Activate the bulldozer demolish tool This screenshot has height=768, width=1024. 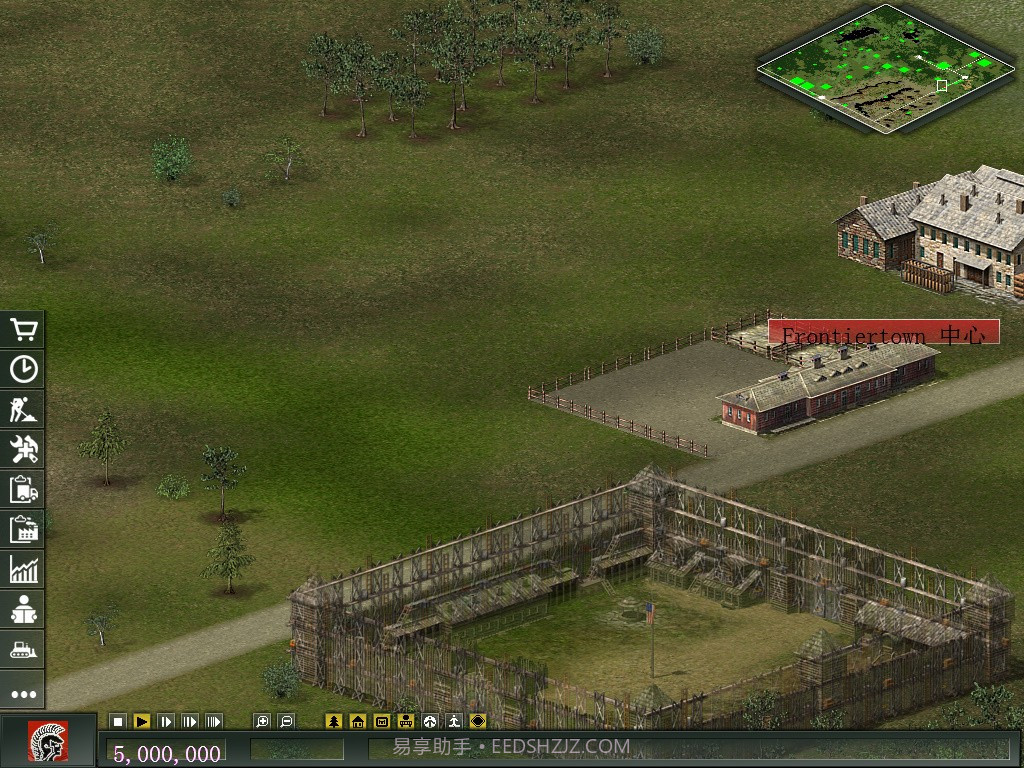click(23, 649)
